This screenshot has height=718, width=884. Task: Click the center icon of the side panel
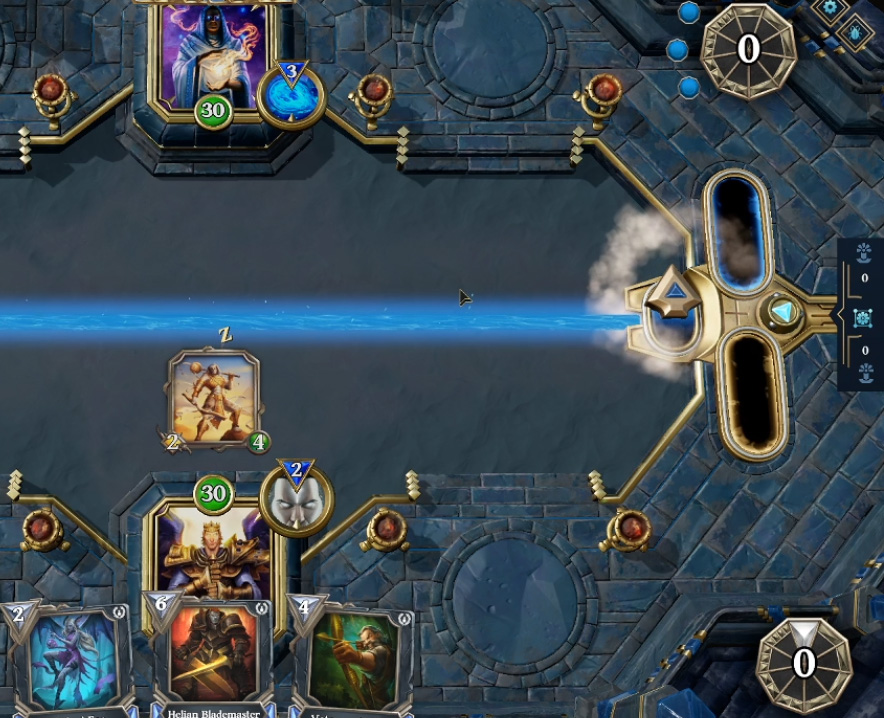(864, 317)
